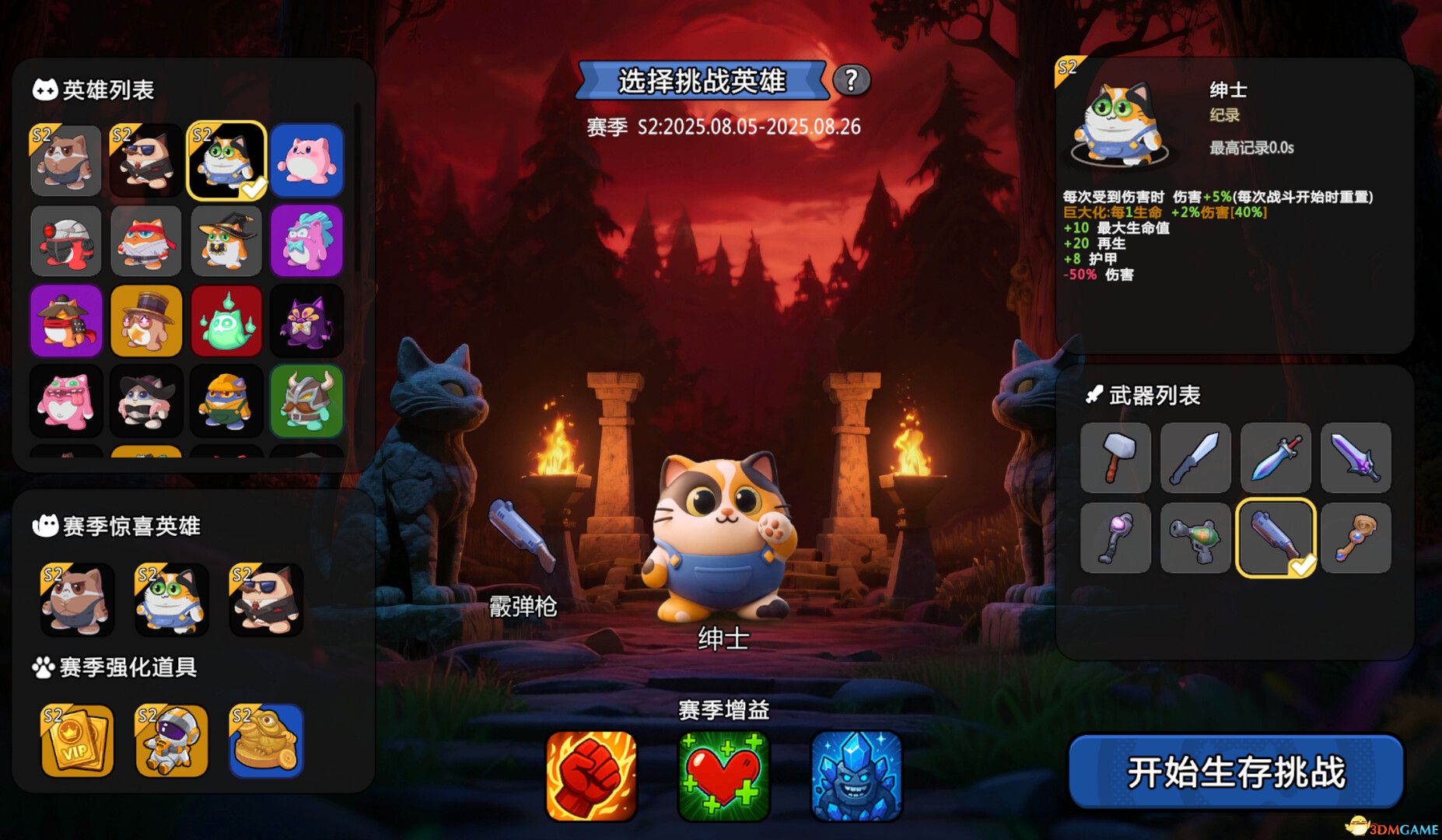Choose the witch hat cat hero
Screen dimensions: 1442x840
pos(226,241)
